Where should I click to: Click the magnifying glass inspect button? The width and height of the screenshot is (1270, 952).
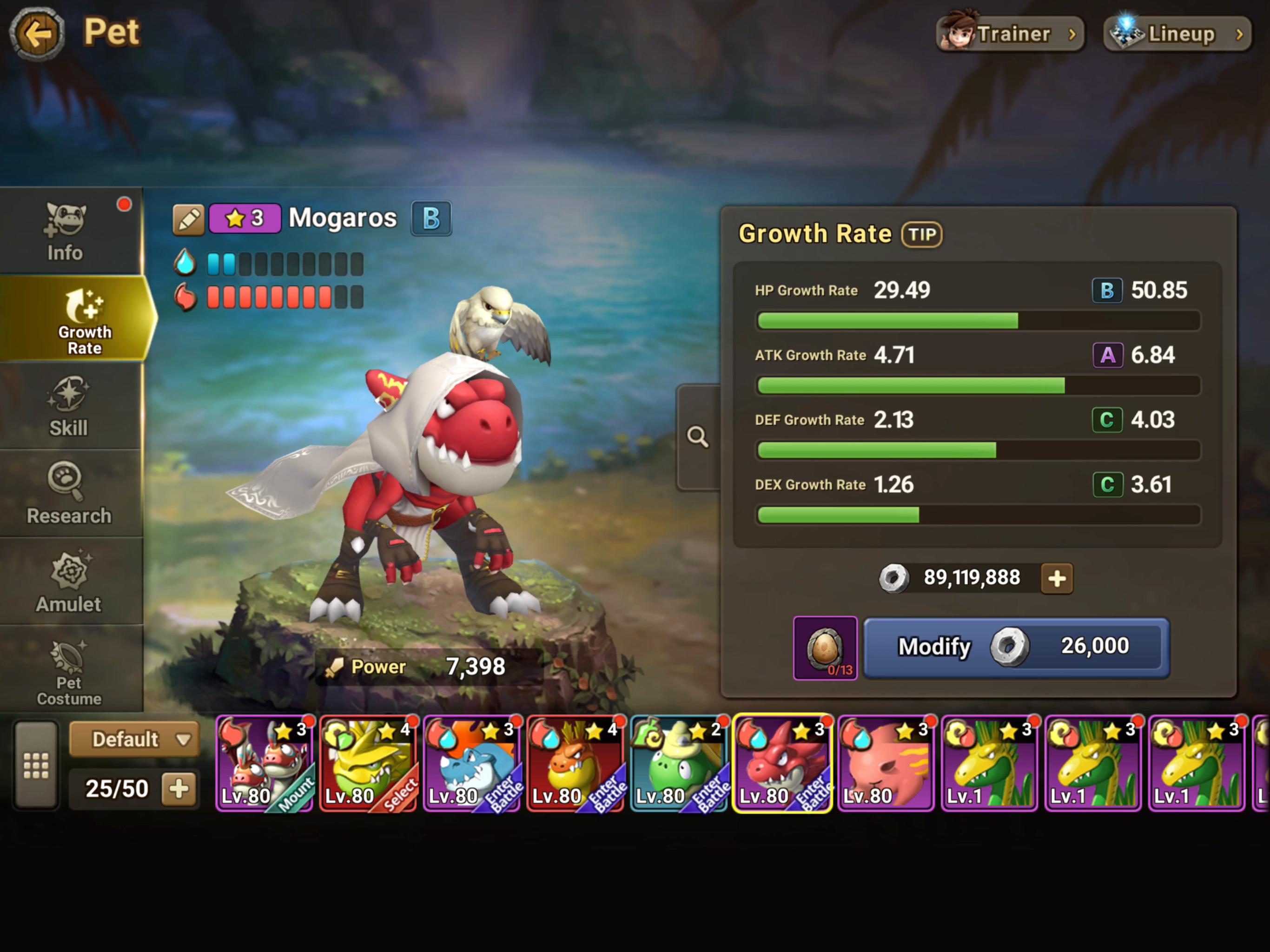[x=698, y=437]
